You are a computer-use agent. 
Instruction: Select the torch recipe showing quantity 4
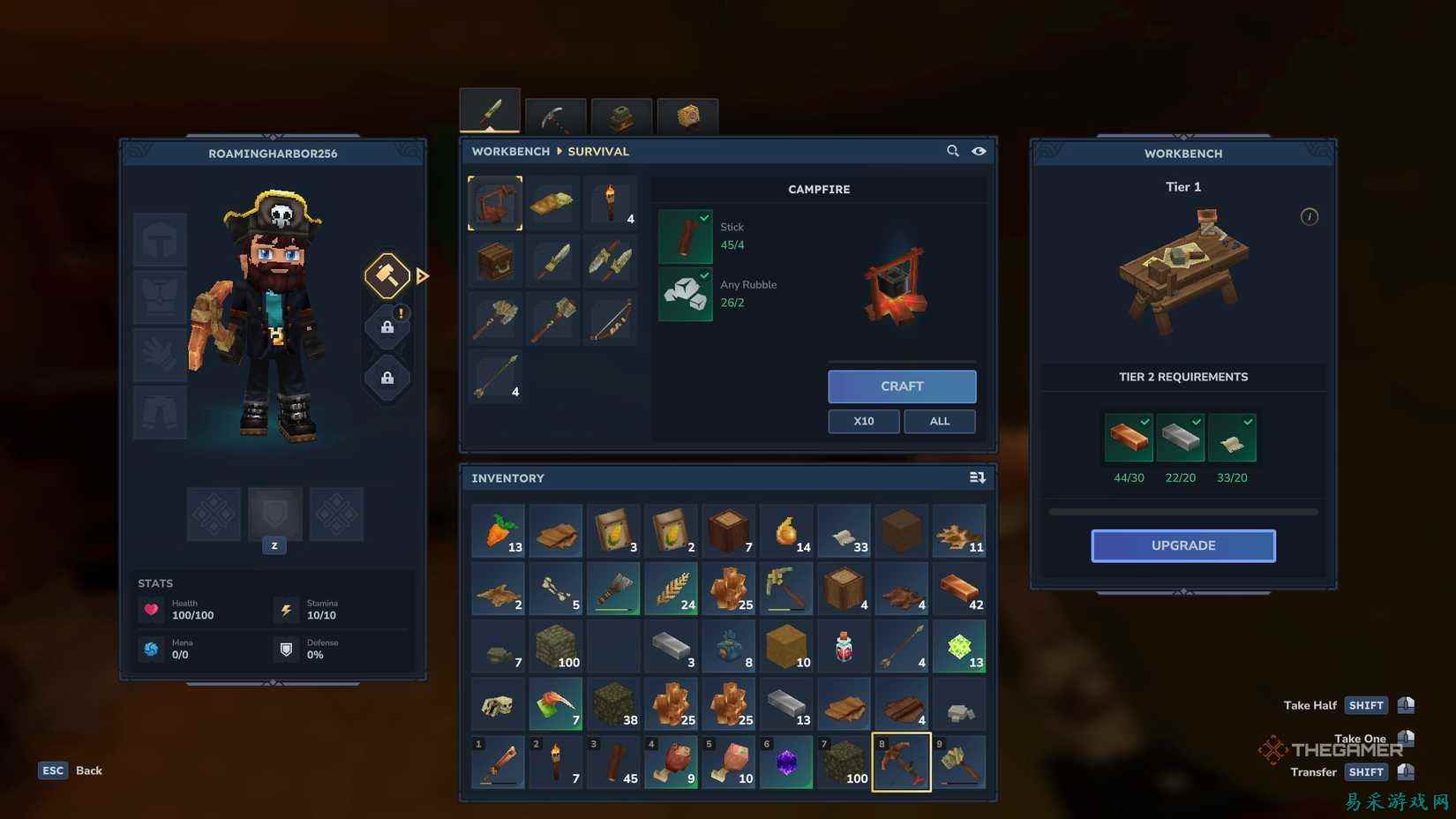(612, 202)
